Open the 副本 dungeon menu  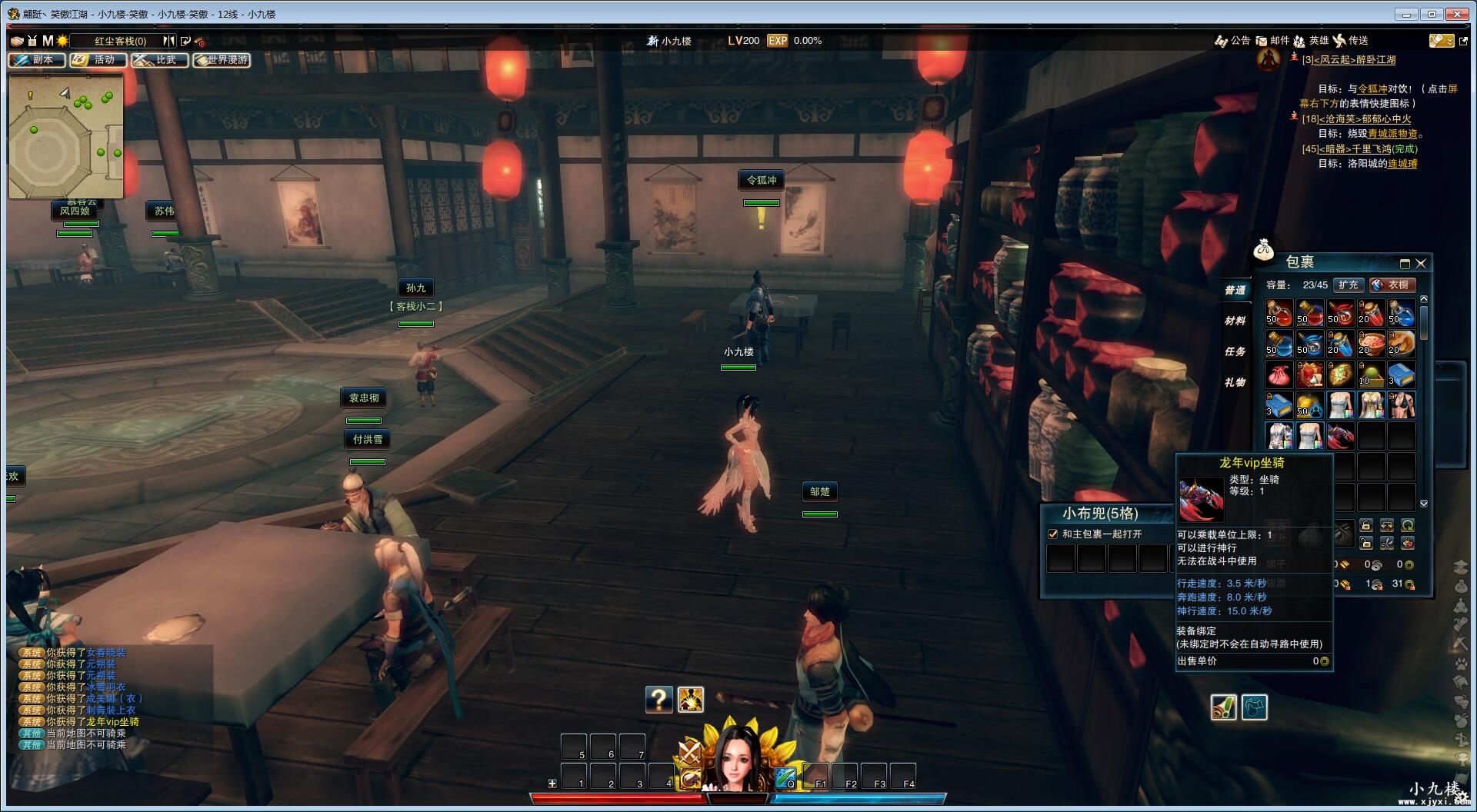[x=36, y=60]
